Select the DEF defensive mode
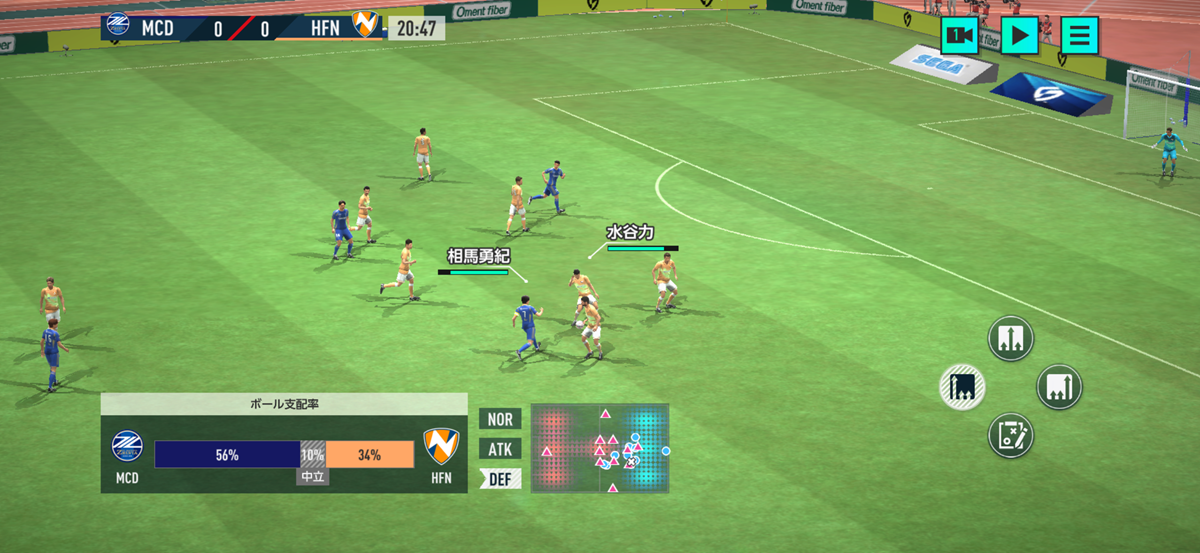Screen dimensions: 1200x553 click(500, 479)
